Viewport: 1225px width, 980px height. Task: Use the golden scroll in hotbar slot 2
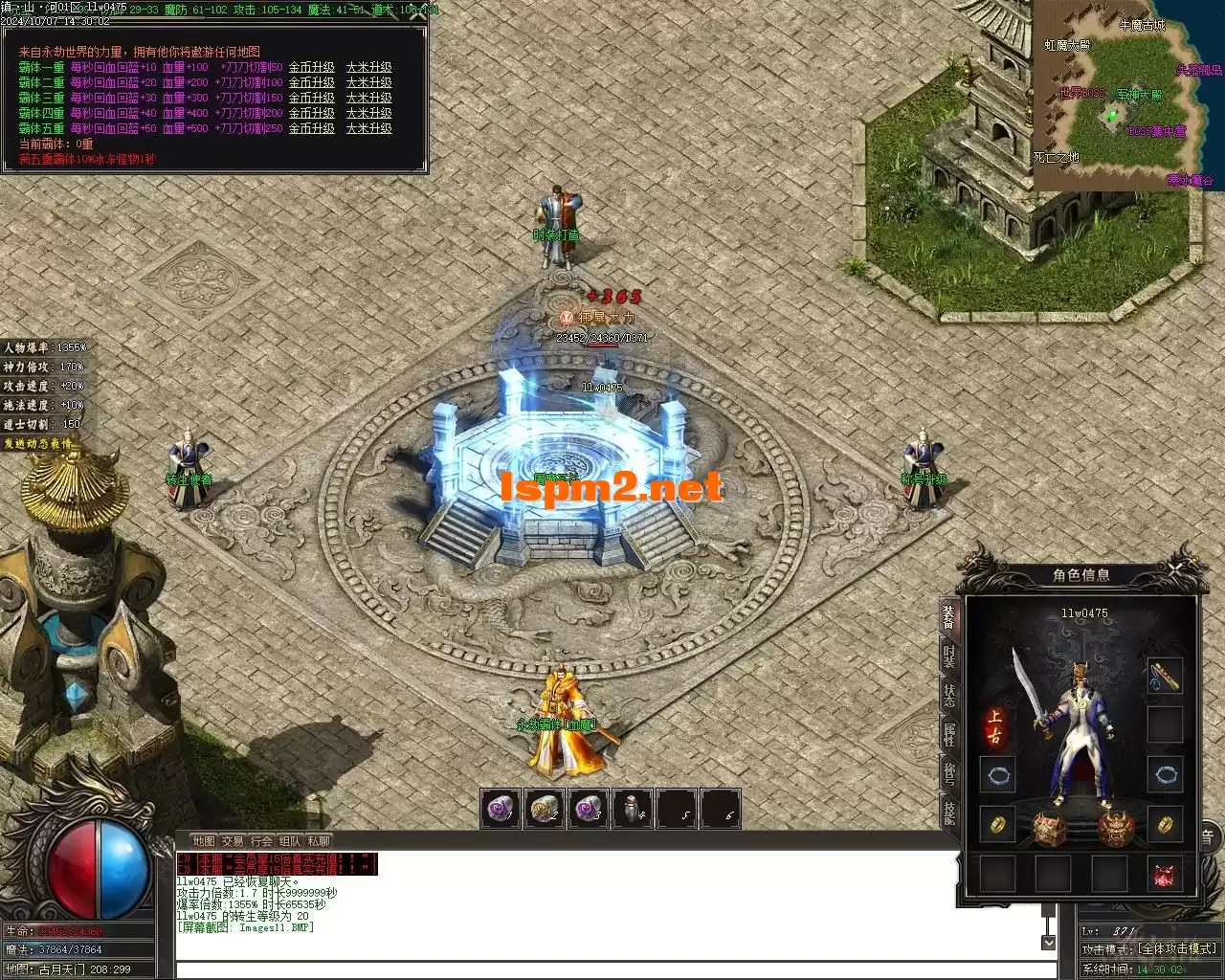[x=544, y=810]
